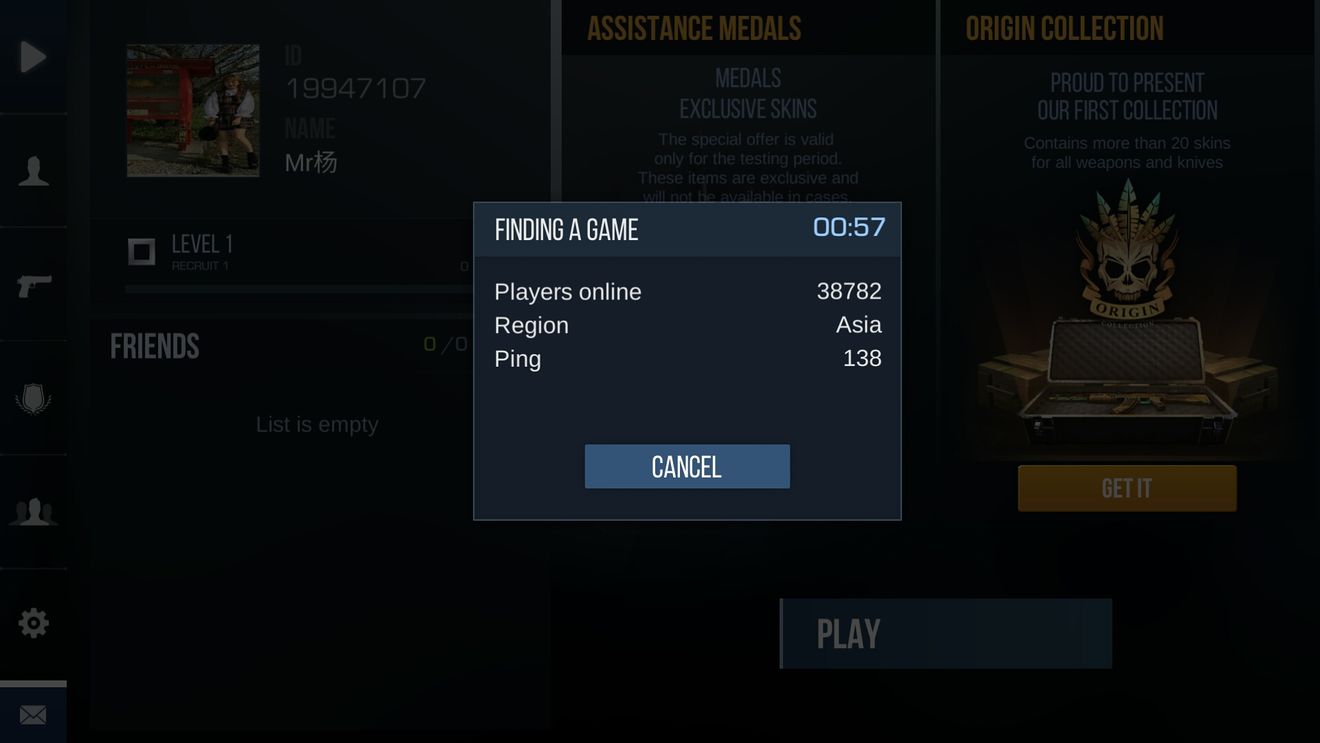The height and width of the screenshot is (743, 1320).
Task: Cancel the game search
Action: [x=687, y=467]
